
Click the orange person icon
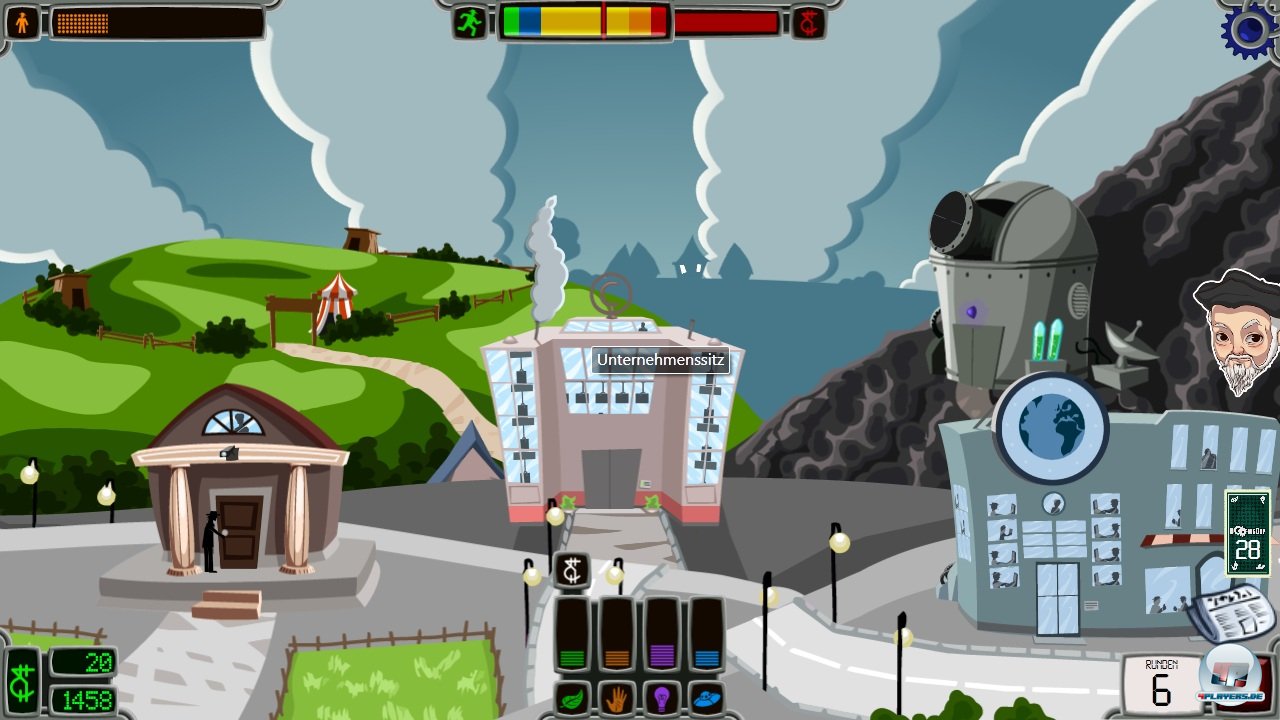22,22
